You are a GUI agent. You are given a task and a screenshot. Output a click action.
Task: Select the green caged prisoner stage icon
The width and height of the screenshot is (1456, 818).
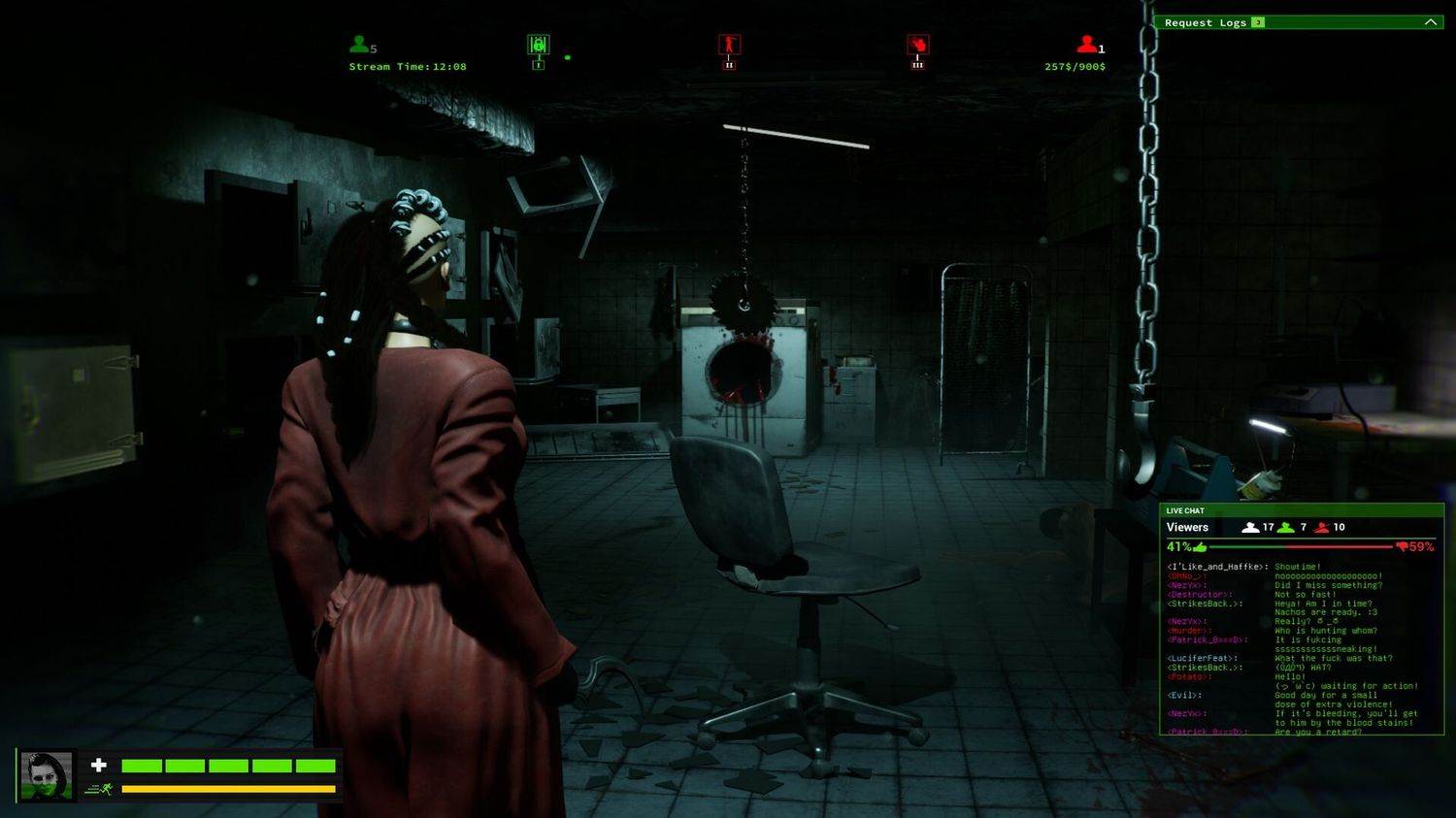point(538,45)
